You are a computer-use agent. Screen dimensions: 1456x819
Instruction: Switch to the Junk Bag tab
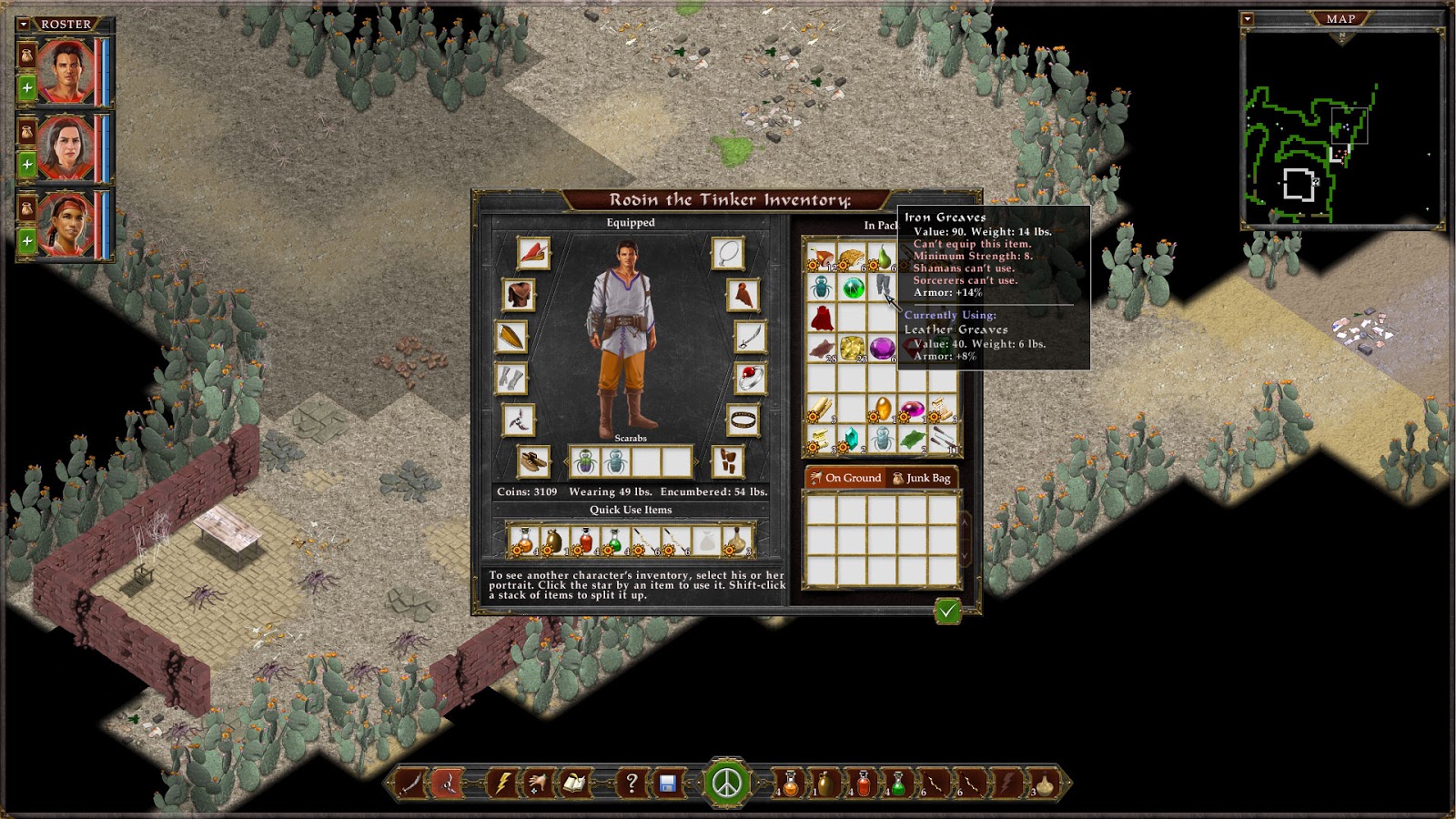click(921, 478)
